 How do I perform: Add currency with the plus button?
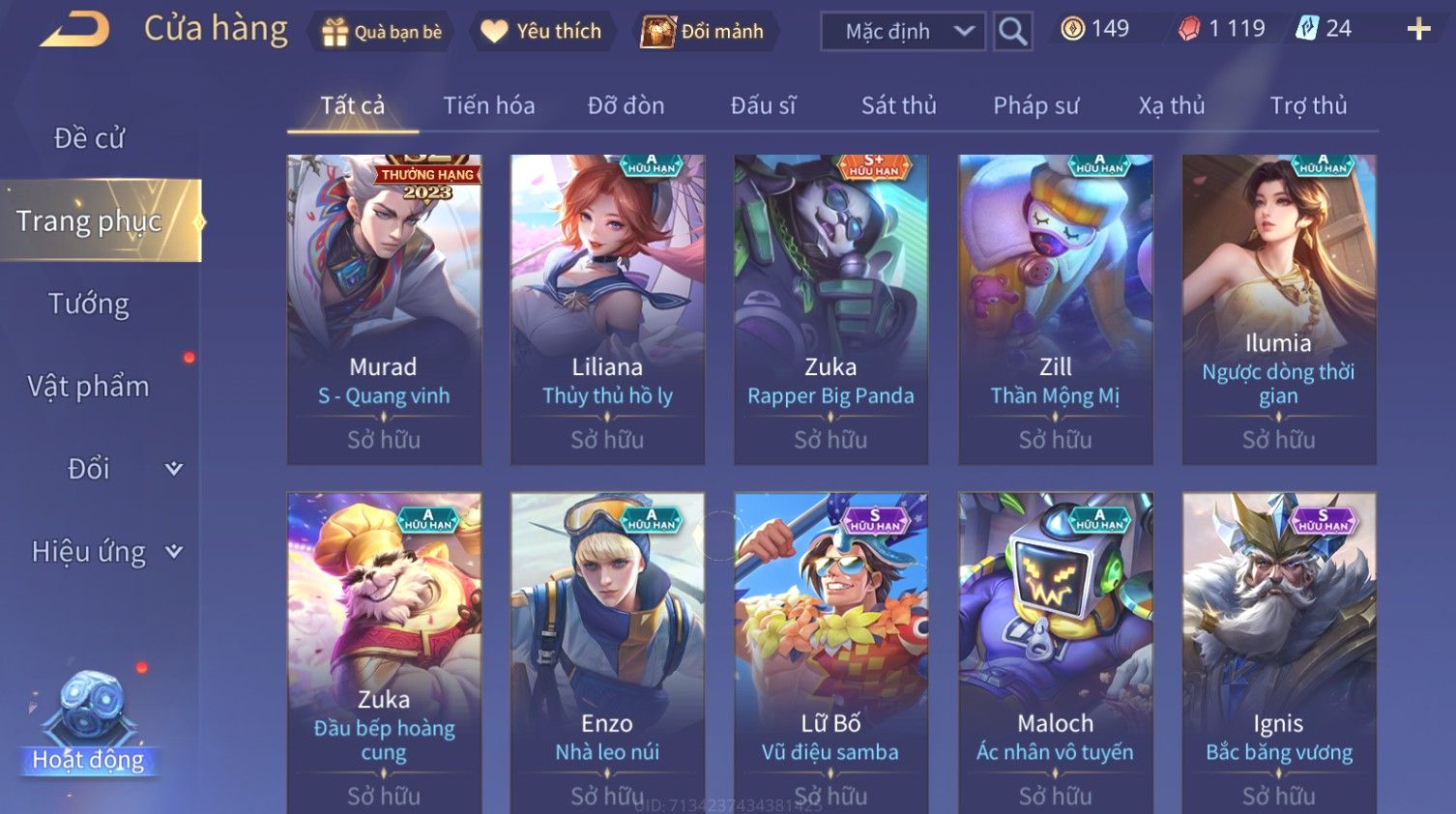pos(1418,30)
